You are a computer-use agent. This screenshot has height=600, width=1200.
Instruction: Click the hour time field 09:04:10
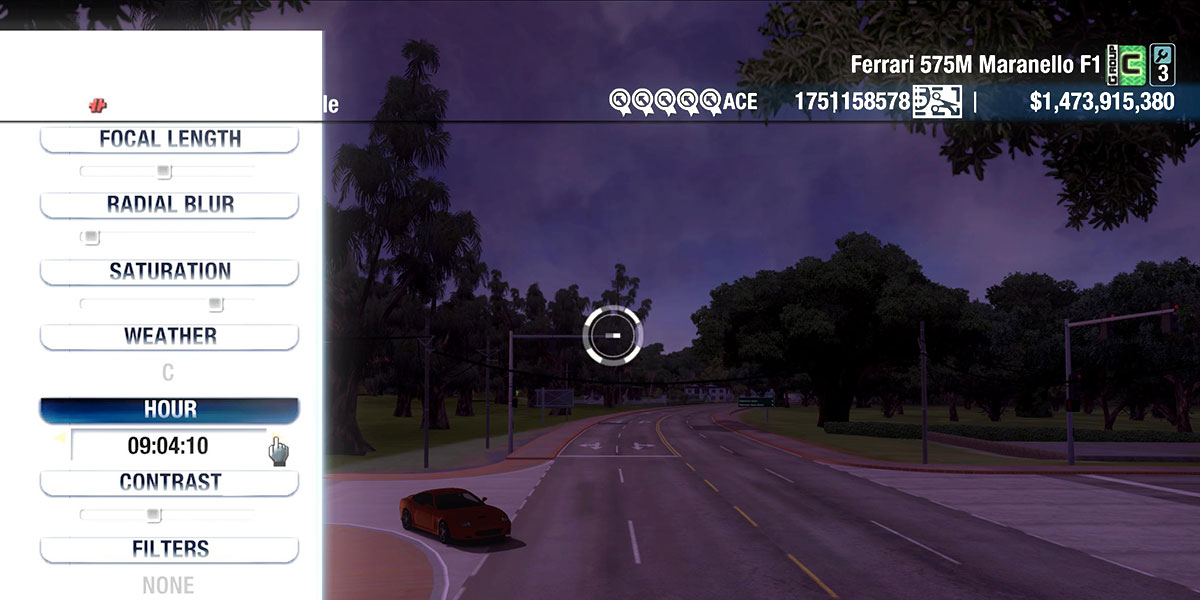(x=168, y=446)
